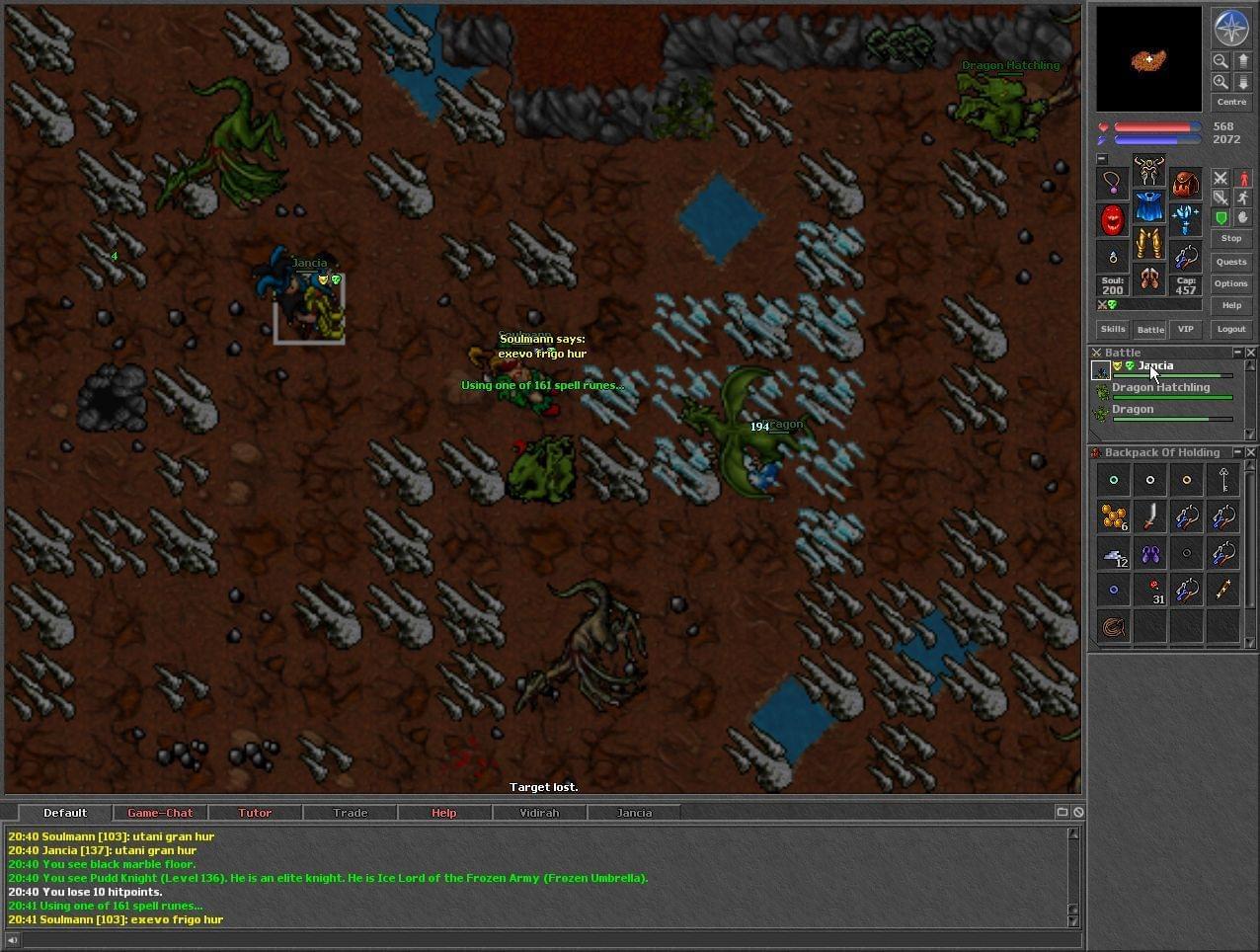Viewport: 1260px width, 952px height.
Task: Open the Options menu
Action: [1231, 283]
